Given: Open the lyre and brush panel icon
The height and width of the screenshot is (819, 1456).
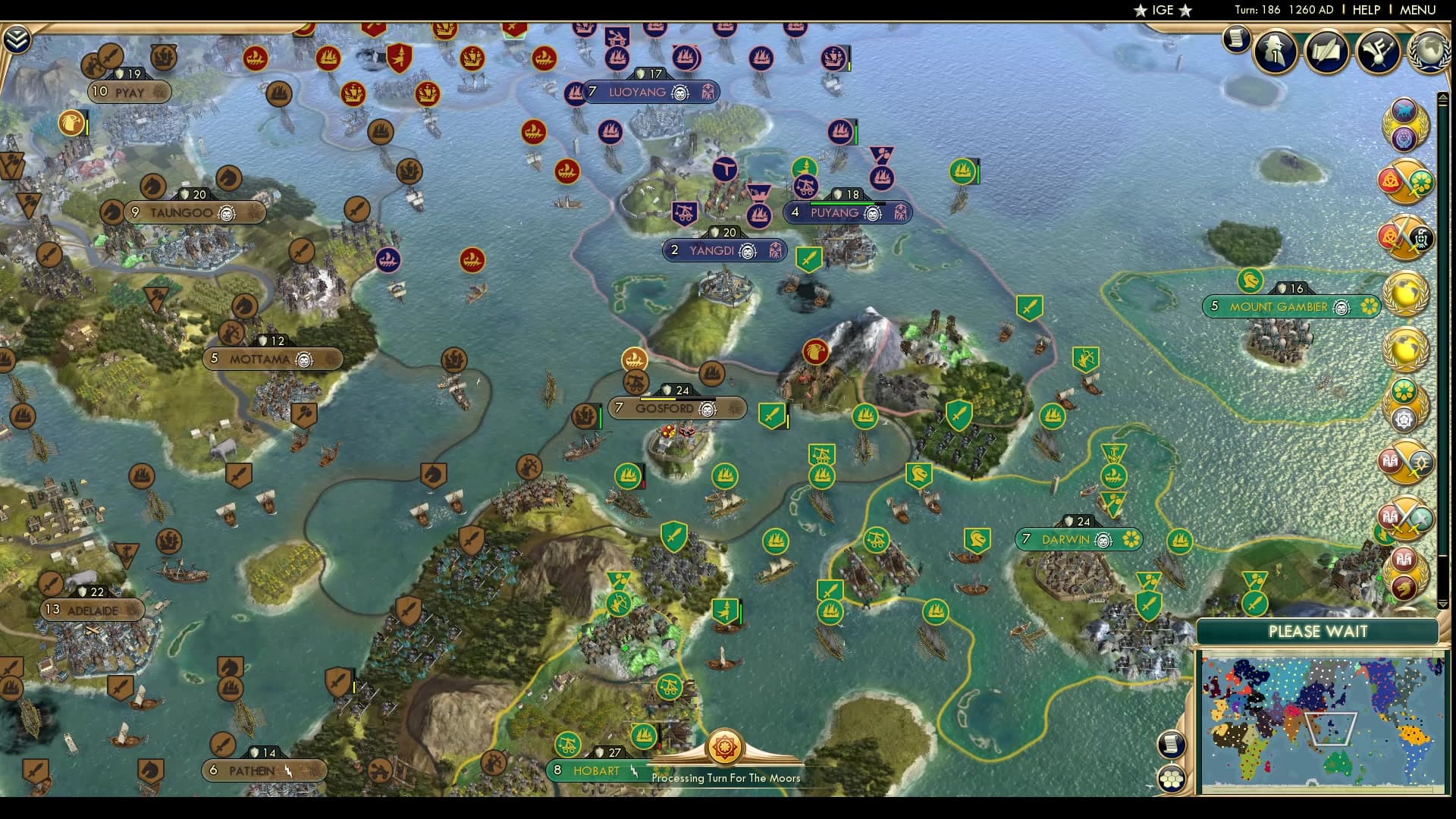Looking at the screenshot, I should (x=1378, y=52).
